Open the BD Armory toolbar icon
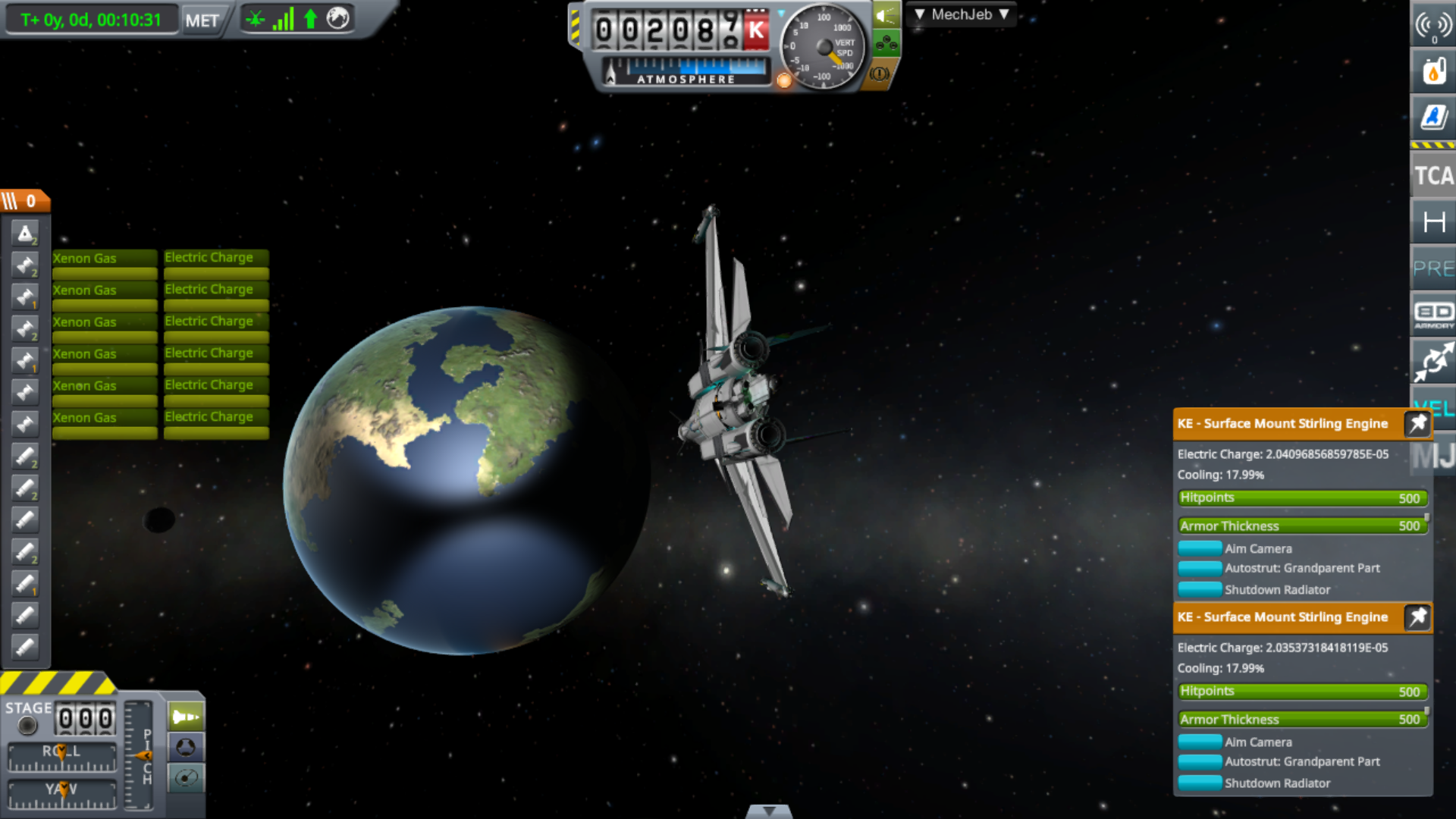The height and width of the screenshot is (819, 1456). click(x=1432, y=314)
